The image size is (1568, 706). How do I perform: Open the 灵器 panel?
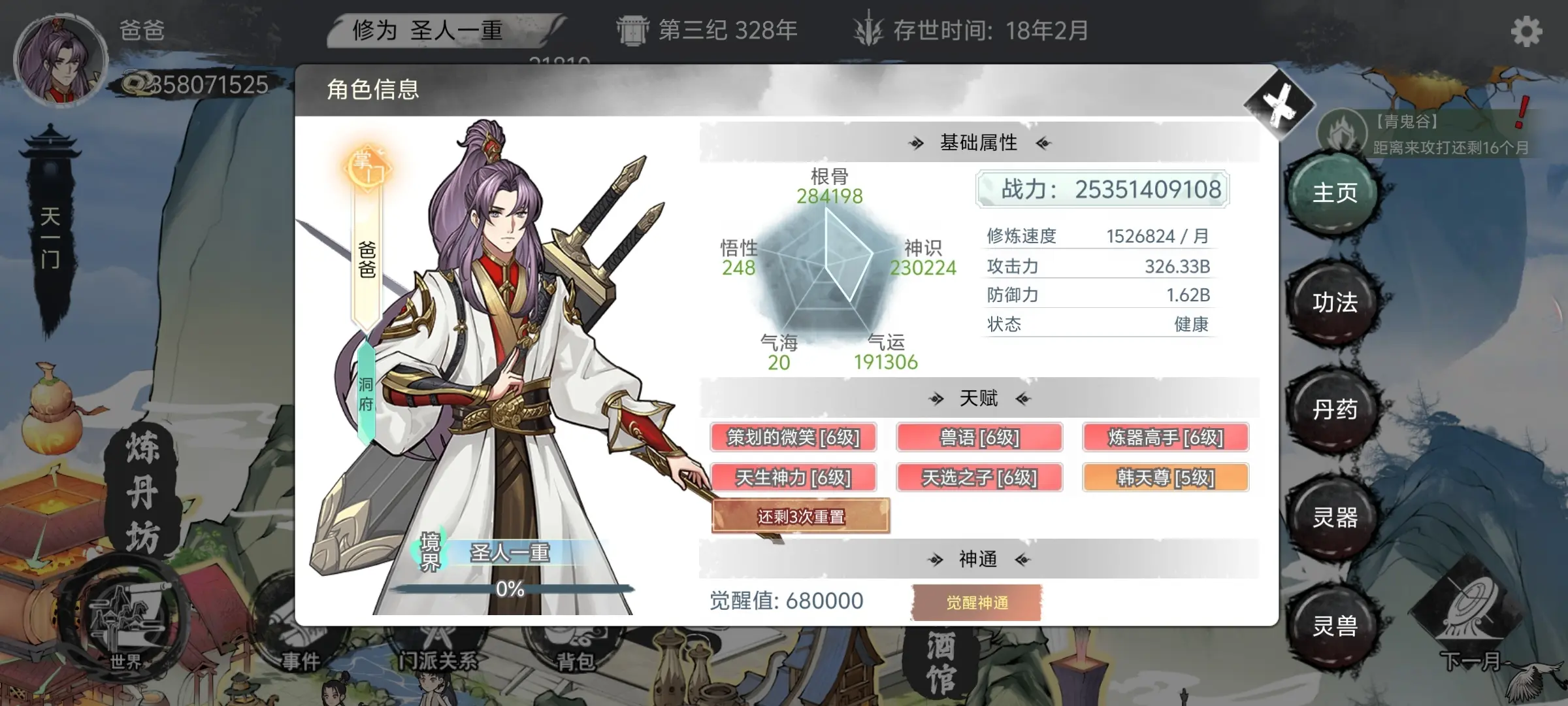point(1333,520)
